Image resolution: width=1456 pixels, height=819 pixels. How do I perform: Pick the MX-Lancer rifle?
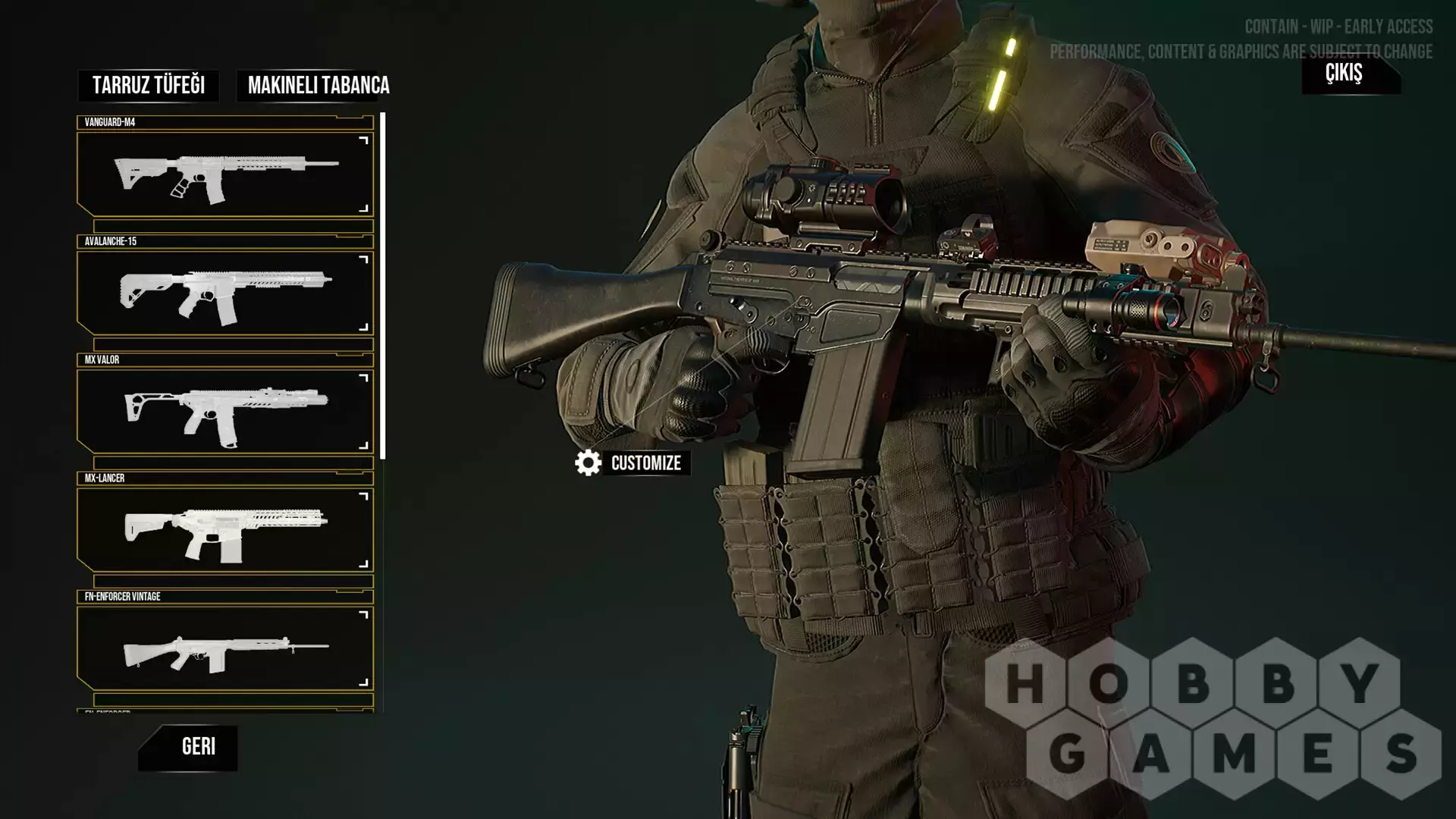point(225,530)
